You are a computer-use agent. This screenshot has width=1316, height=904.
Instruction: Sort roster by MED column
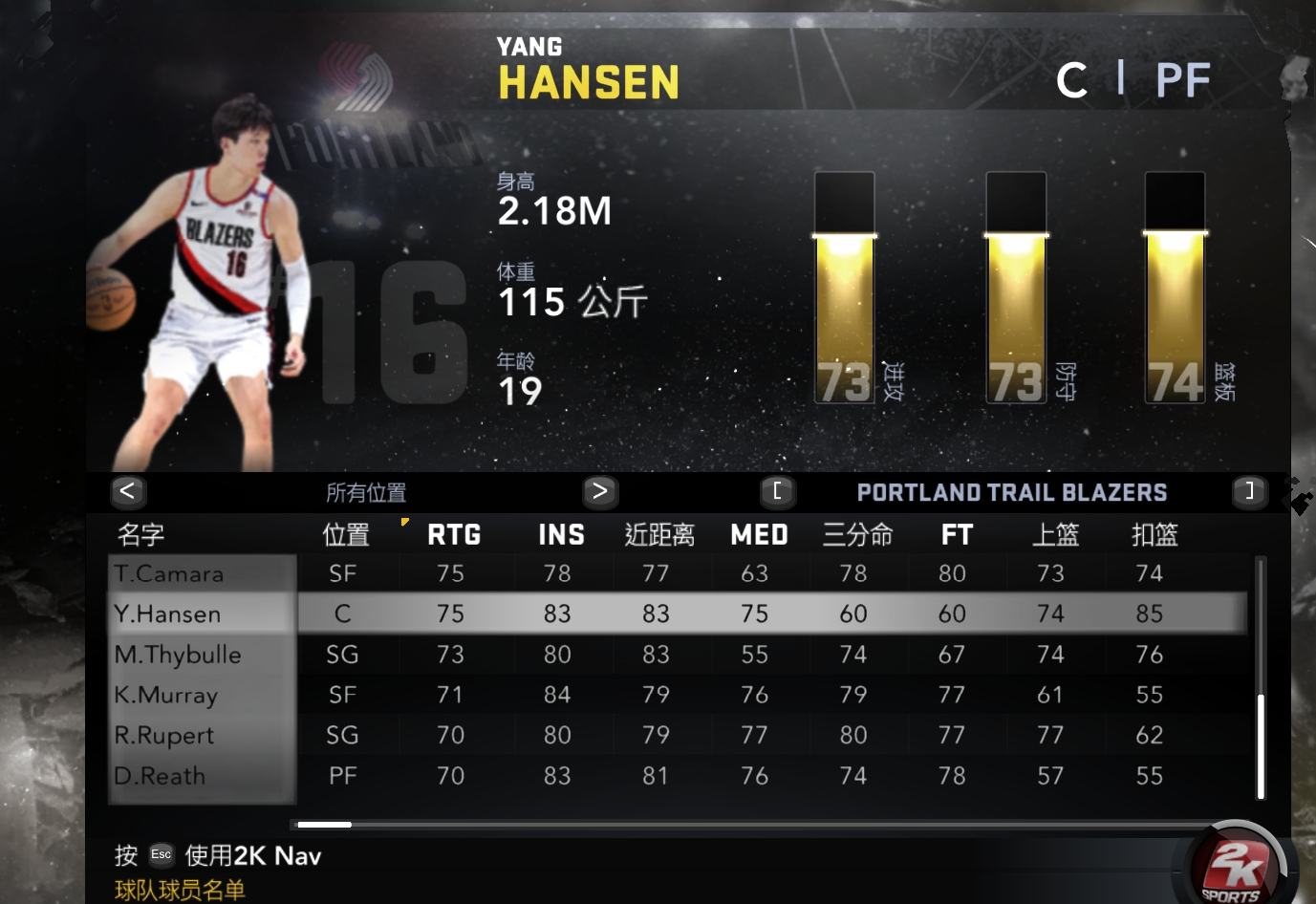click(759, 535)
